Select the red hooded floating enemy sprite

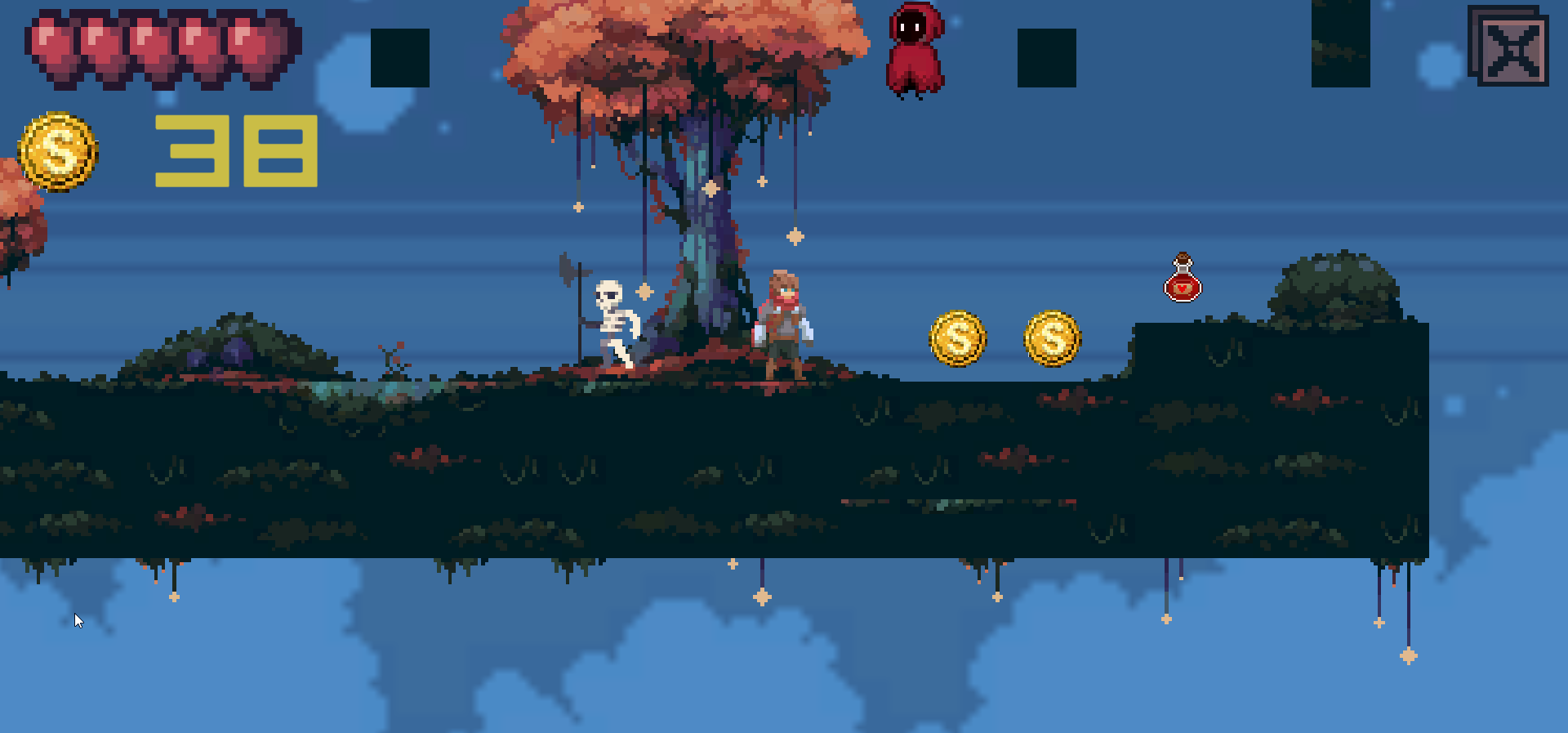click(916, 49)
